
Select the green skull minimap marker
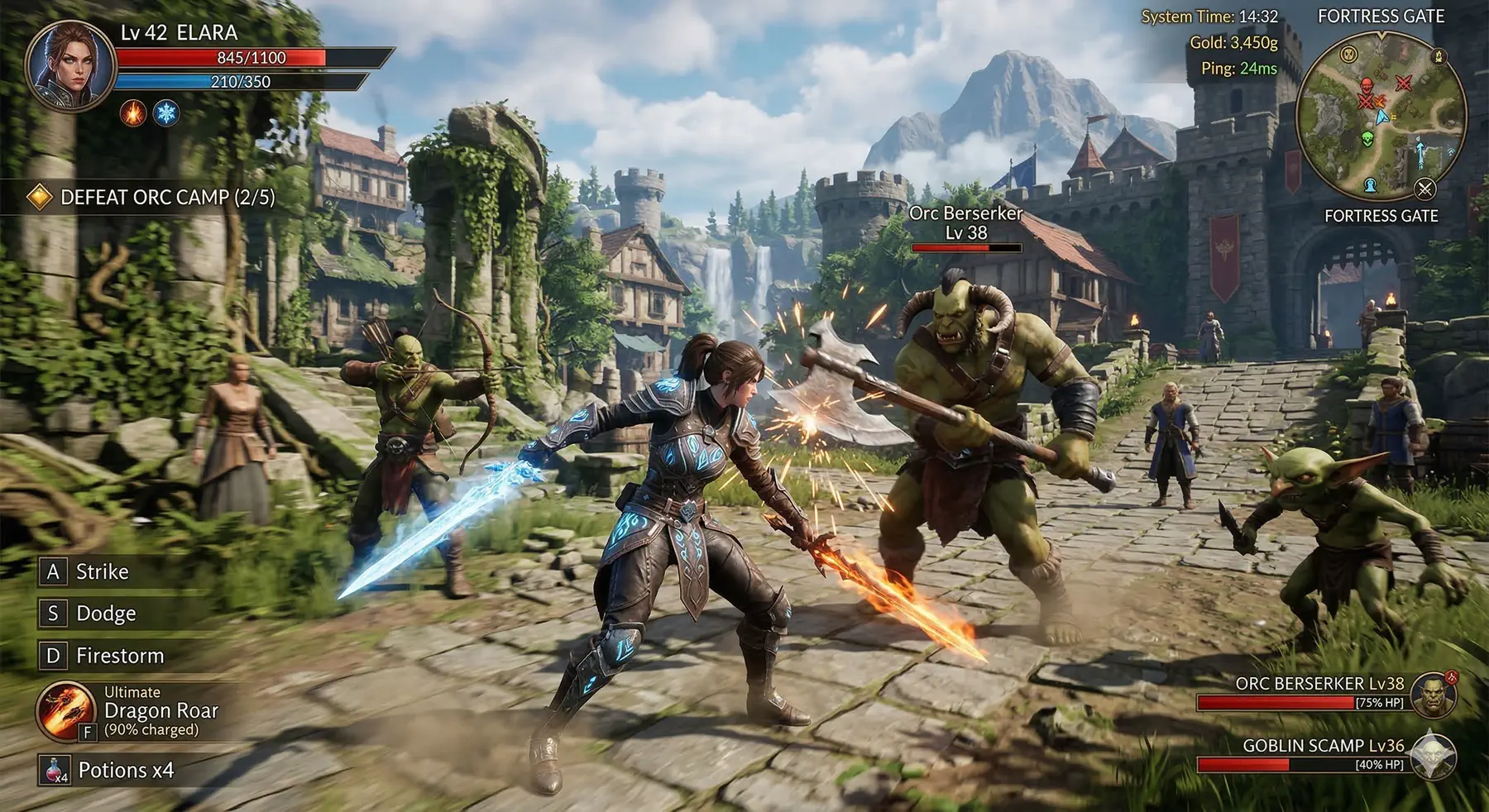(1367, 139)
